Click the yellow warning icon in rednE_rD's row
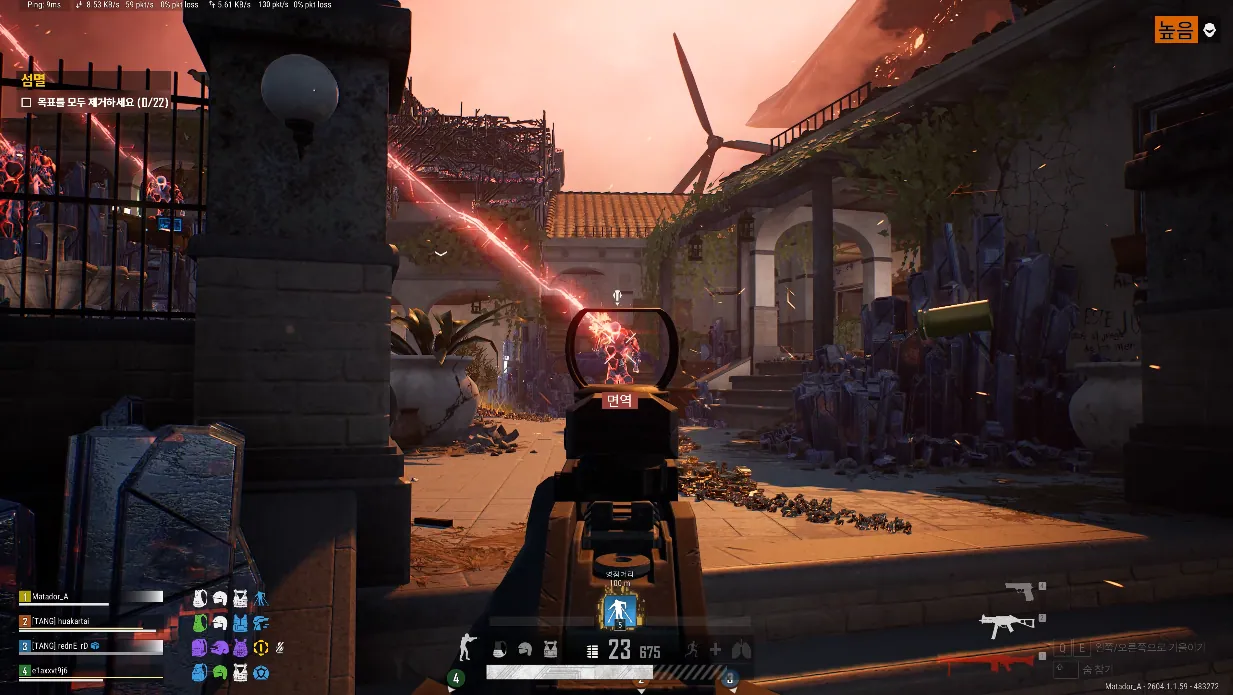 click(x=261, y=648)
